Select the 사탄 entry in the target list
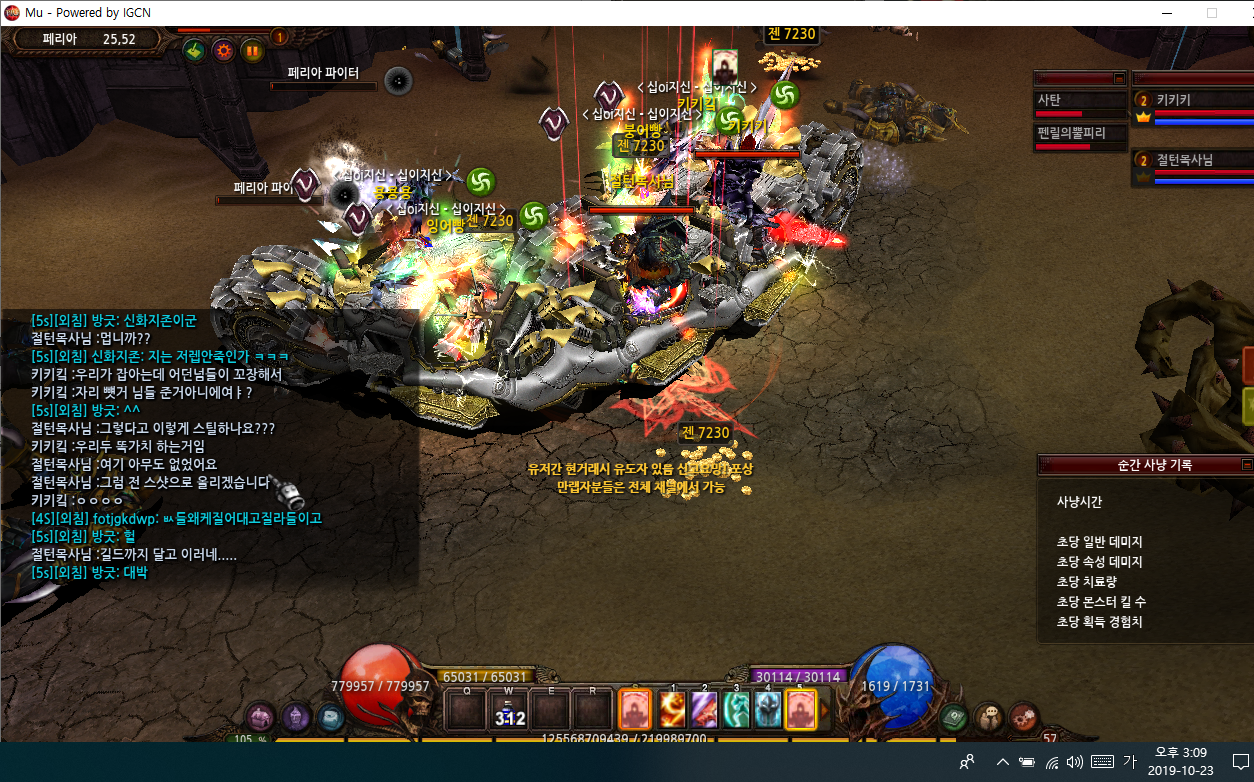The image size is (1254, 782). (x=1080, y=100)
